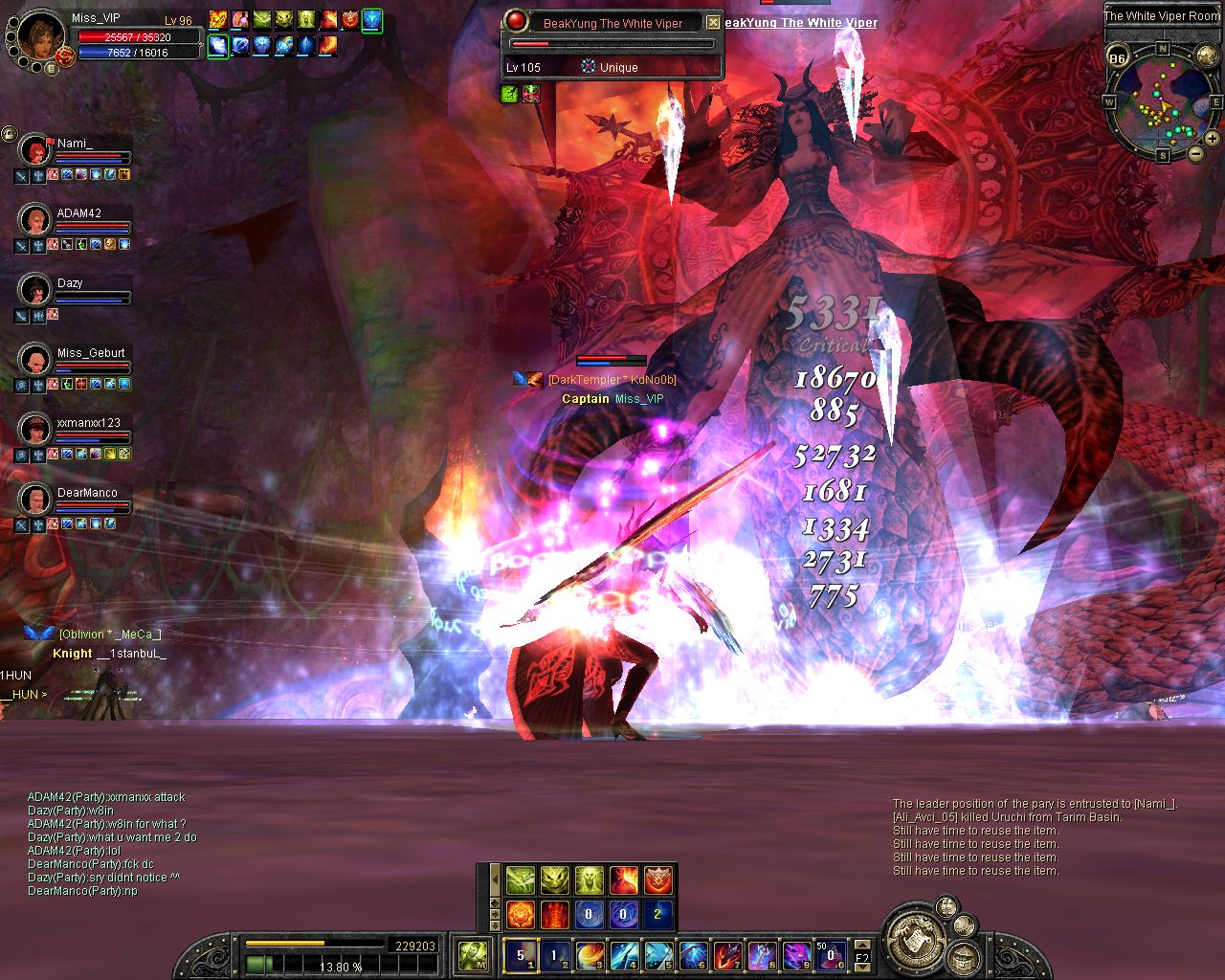The width and height of the screenshot is (1225, 980).
Task: Select party member ADAM42 portrait
Action: (x=35, y=220)
